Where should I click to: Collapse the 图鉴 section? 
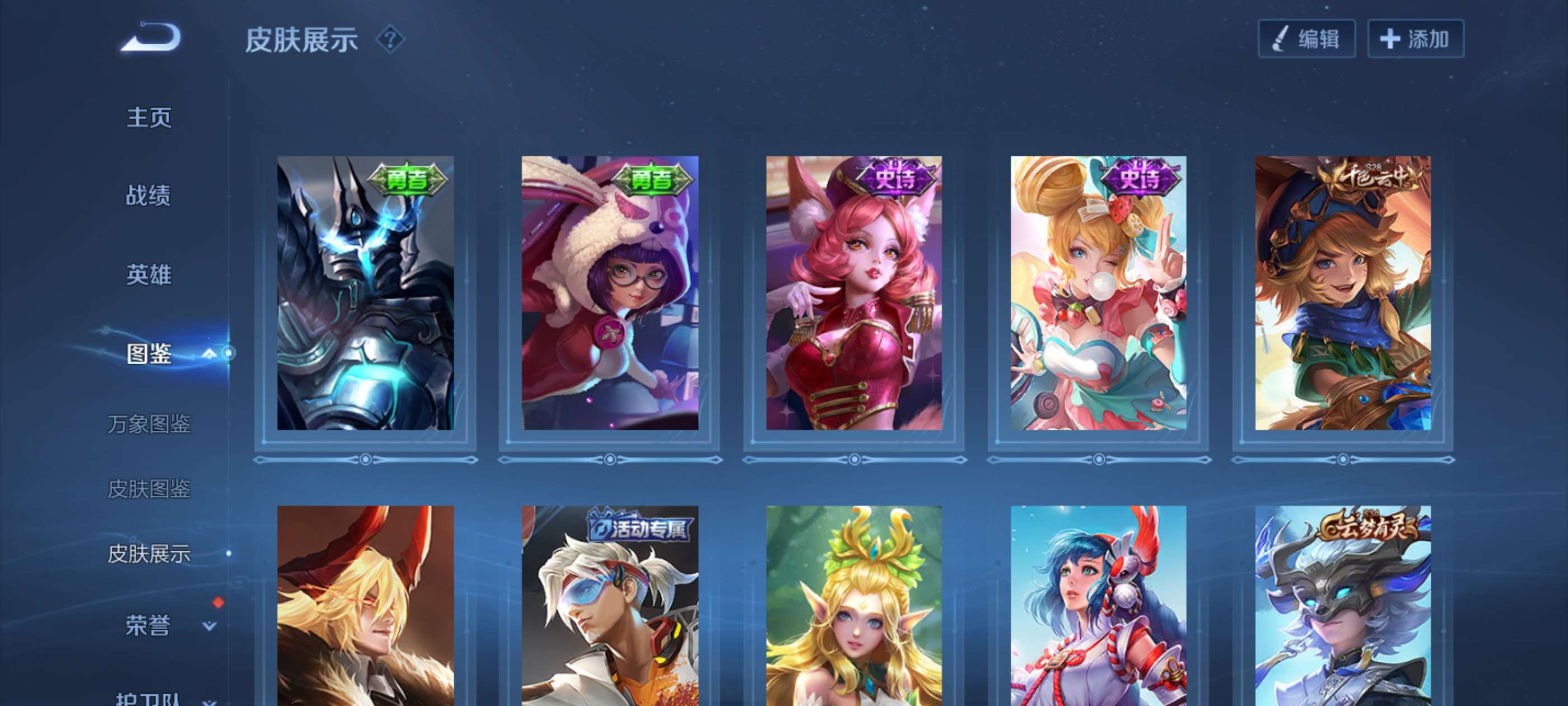pyautogui.click(x=209, y=354)
